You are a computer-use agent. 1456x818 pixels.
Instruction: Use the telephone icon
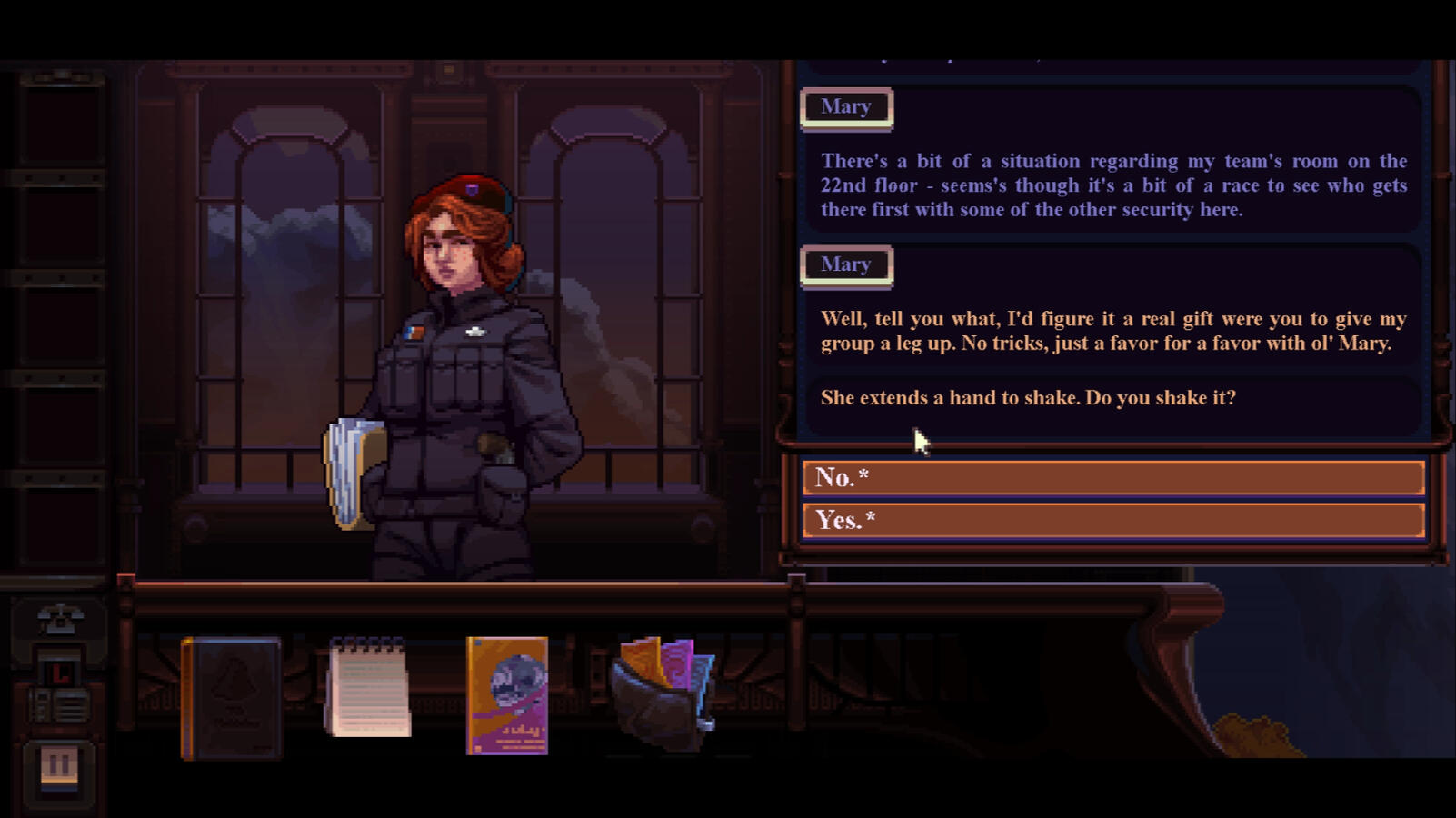[60, 620]
